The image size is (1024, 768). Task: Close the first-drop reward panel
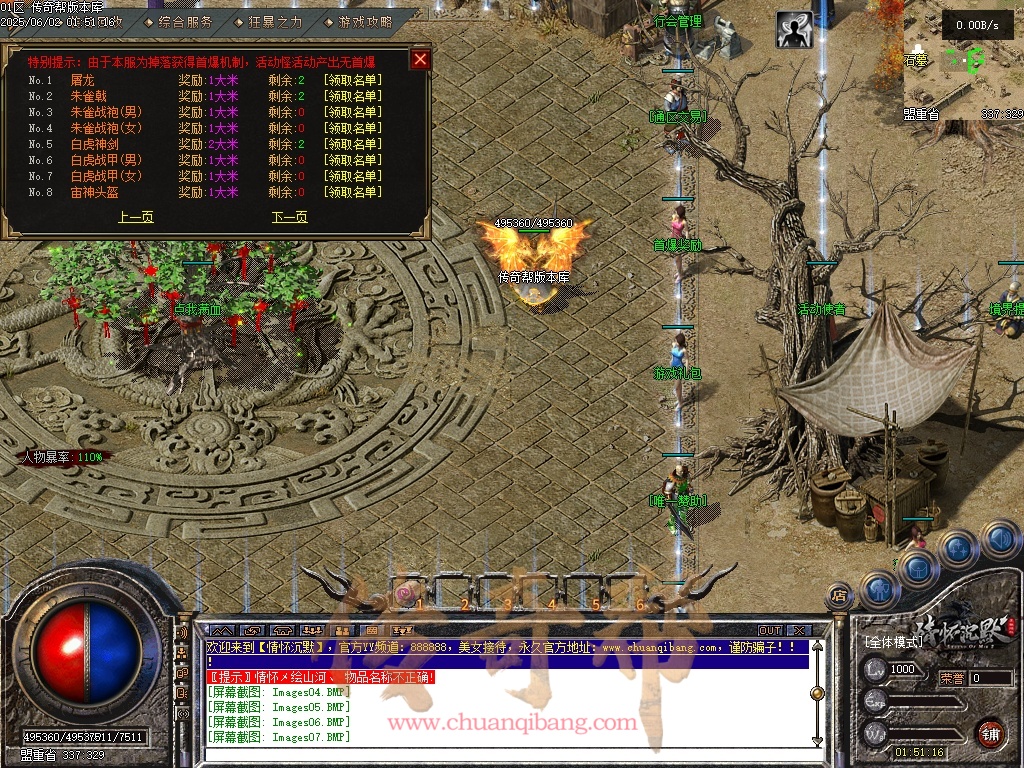pos(420,59)
